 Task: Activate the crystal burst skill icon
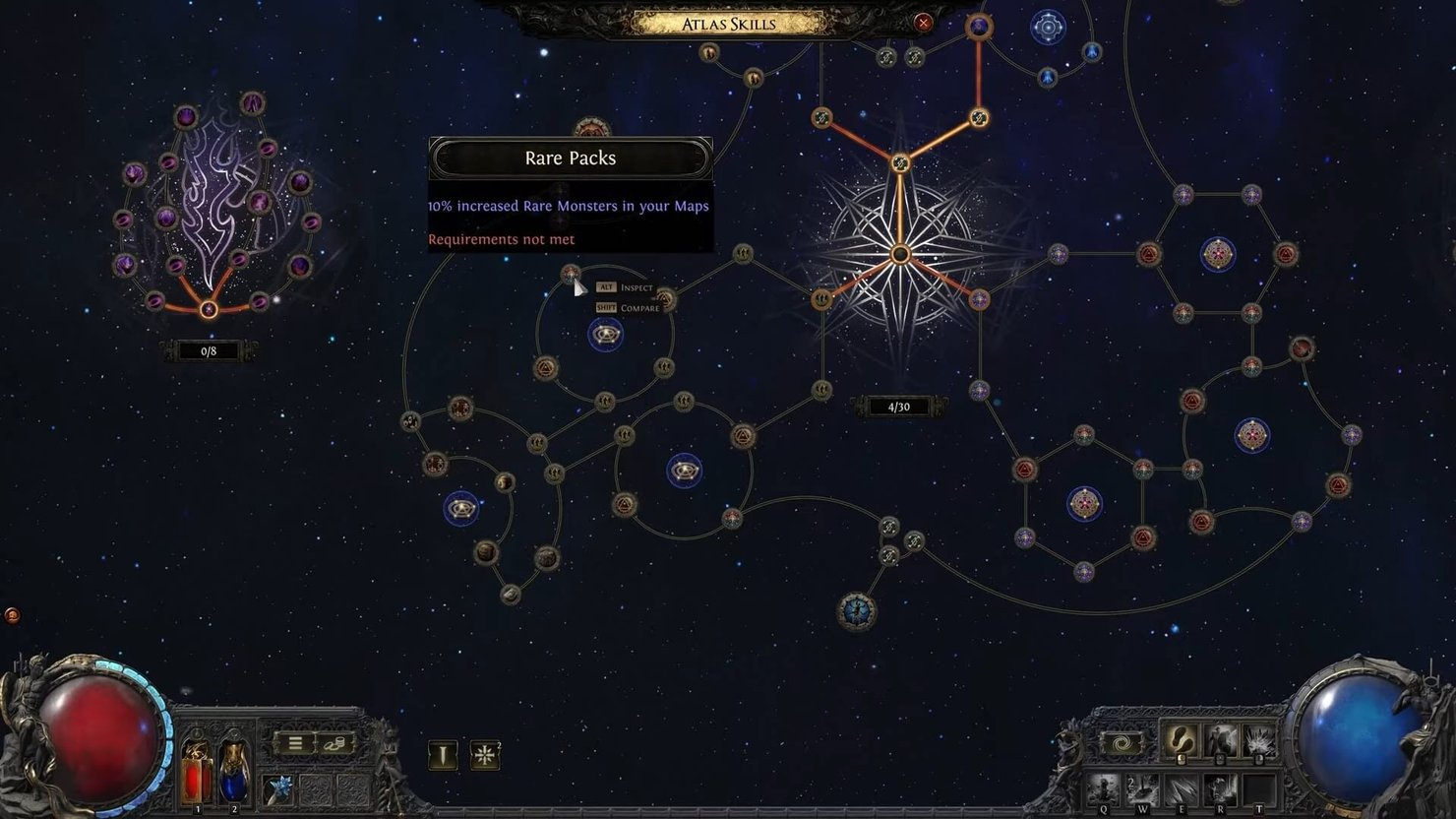point(1258,741)
